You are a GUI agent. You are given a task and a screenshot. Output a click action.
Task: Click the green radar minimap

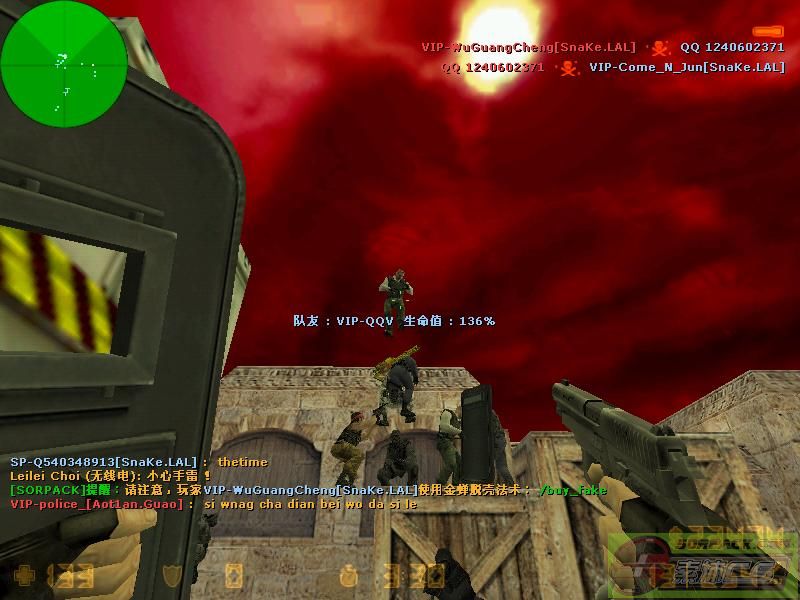click(64, 63)
